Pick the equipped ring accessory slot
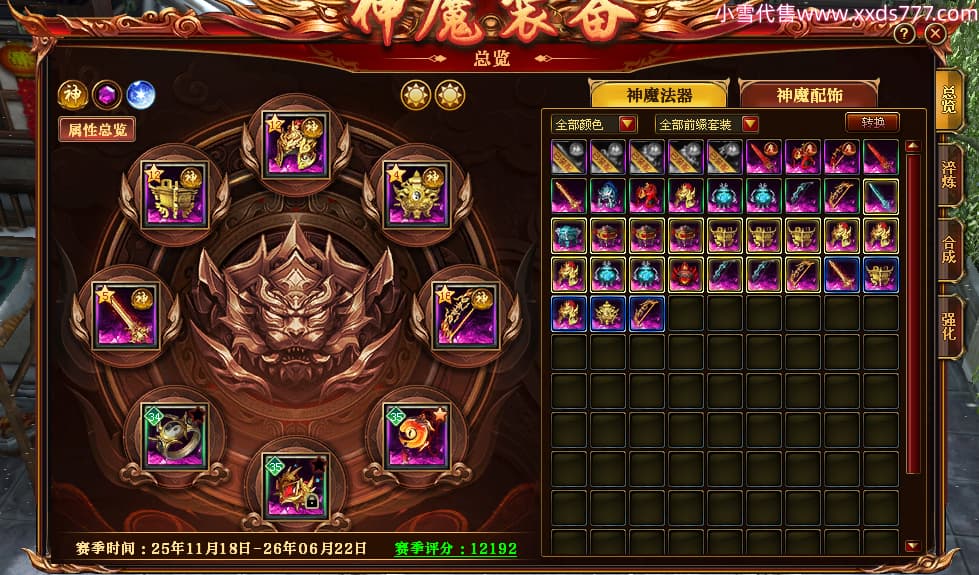Screen dimensions: 979x575 [x=176, y=435]
